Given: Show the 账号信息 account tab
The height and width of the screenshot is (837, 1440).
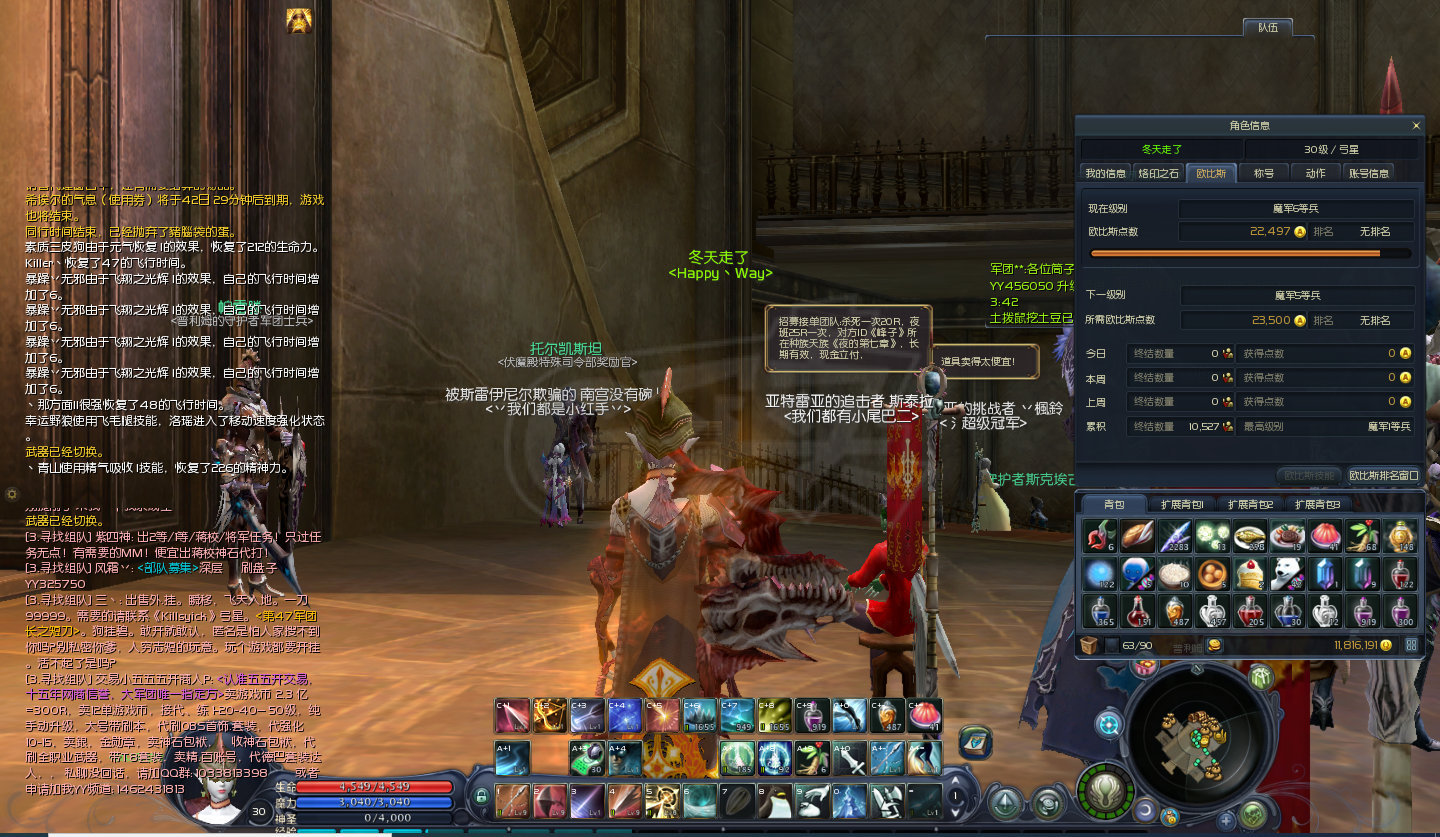Looking at the screenshot, I should (x=1368, y=173).
